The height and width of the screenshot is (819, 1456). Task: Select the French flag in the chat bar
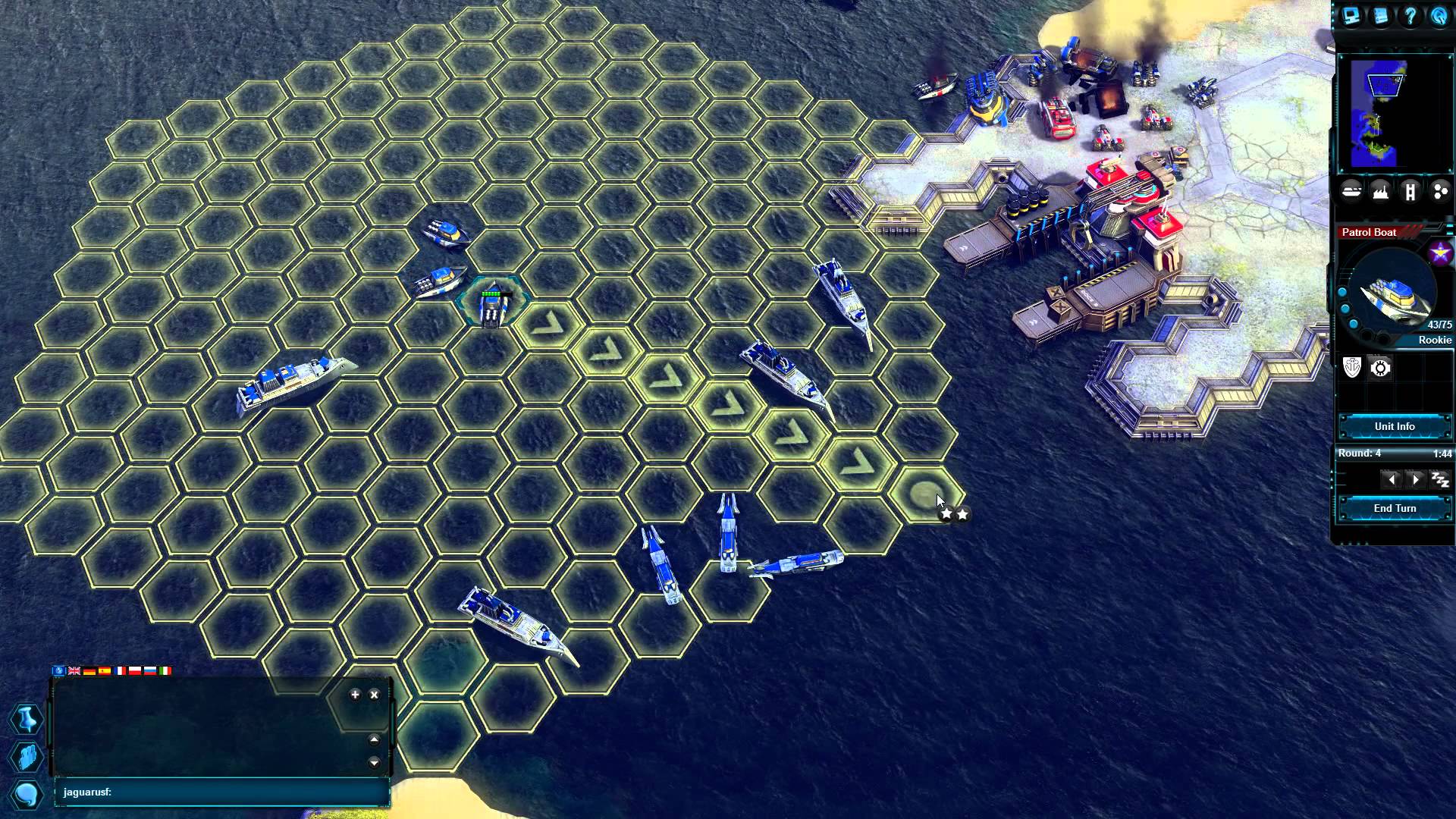[x=119, y=671]
